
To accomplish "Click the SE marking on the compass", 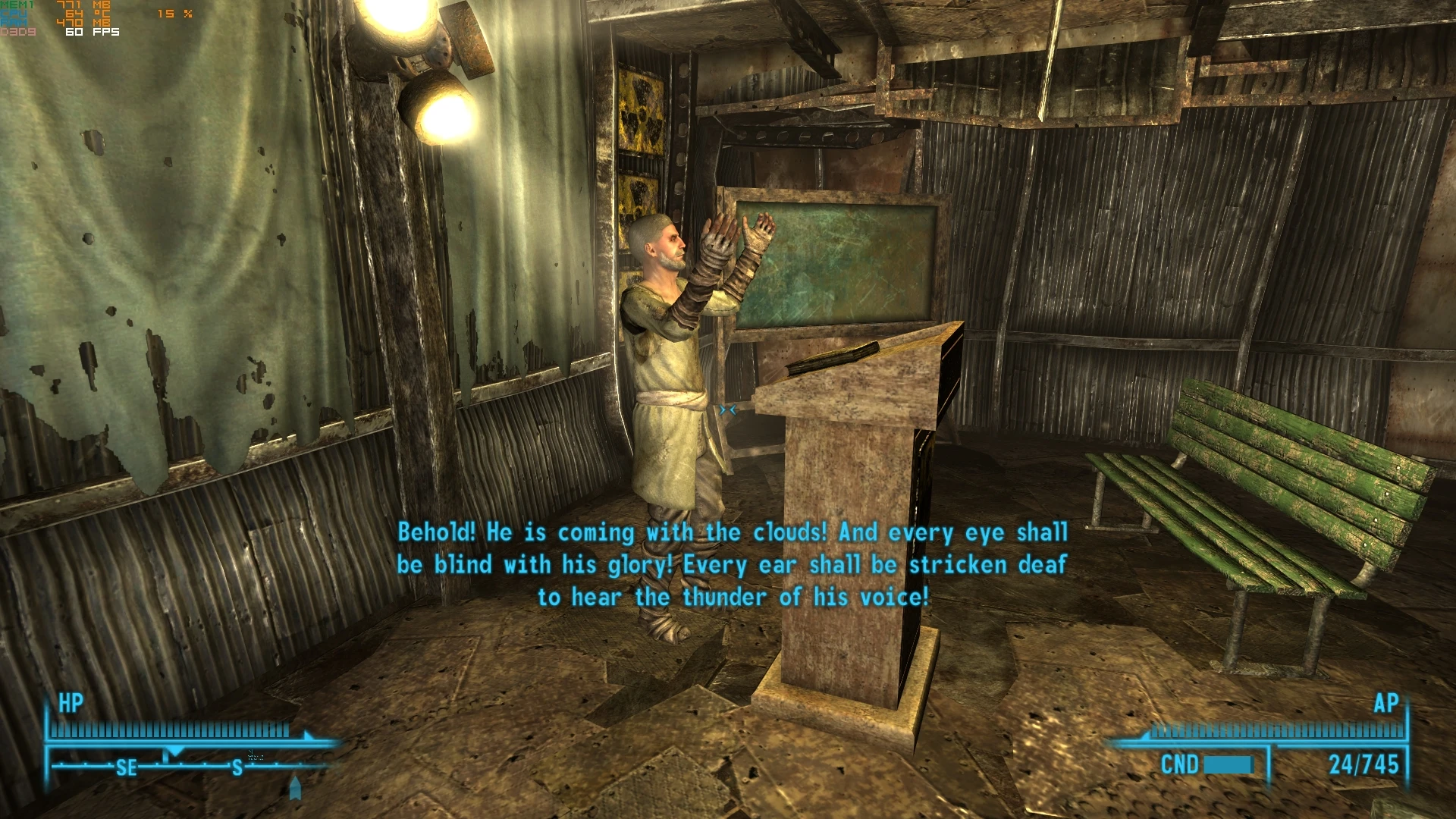I will tap(127, 768).
